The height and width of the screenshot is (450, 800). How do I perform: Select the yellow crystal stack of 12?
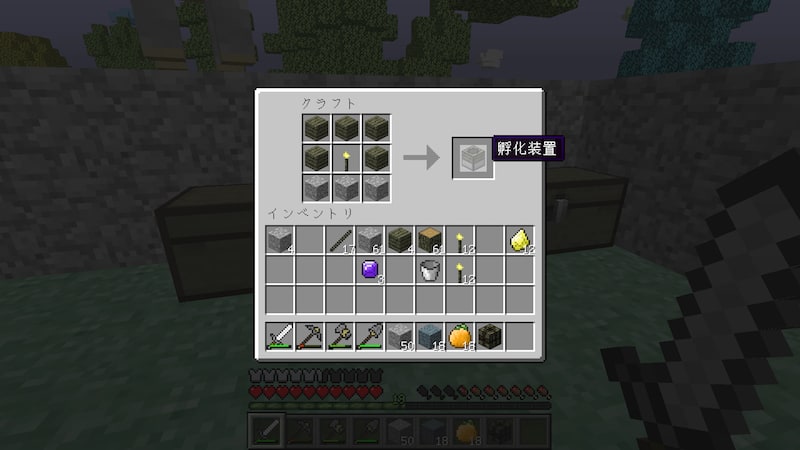[x=519, y=238]
